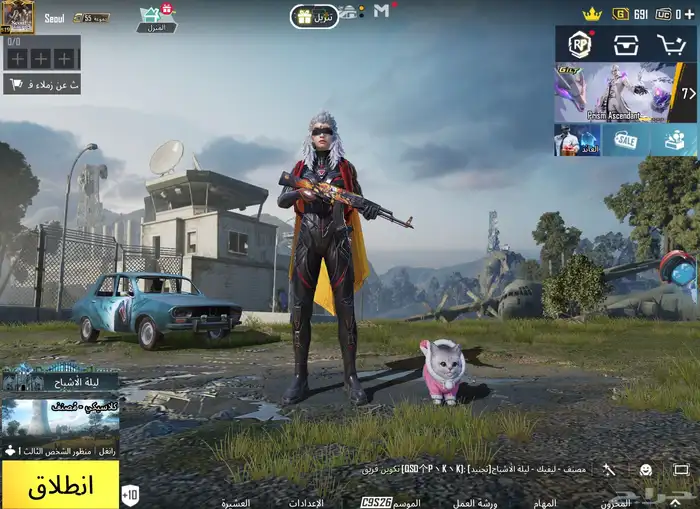Open the المهام missions tab
Image resolution: width=700 pixels, height=509 pixels.
pyautogui.click(x=545, y=502)
